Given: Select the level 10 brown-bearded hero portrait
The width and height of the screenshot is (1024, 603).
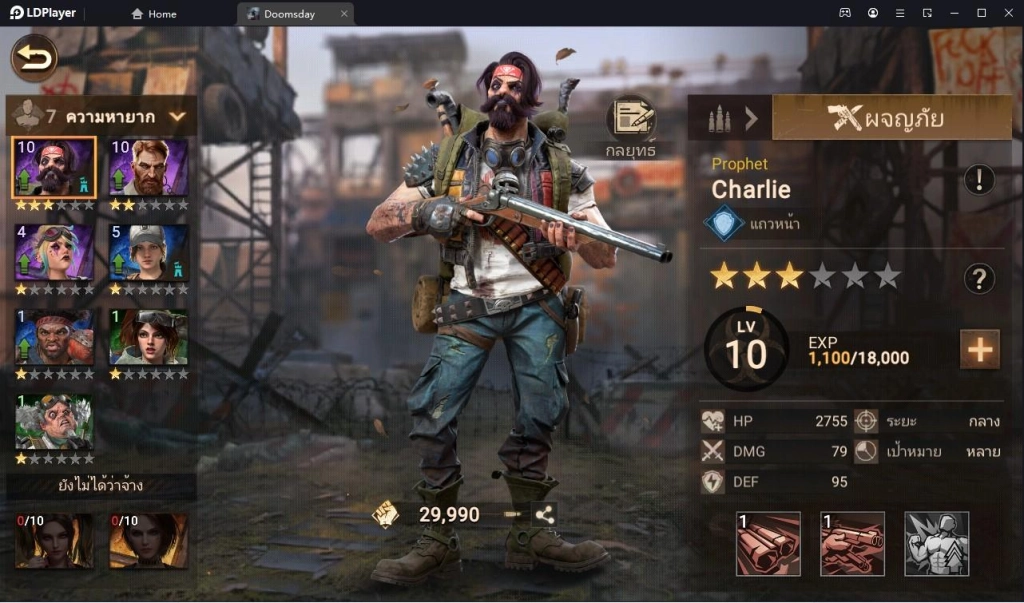Looking at the screenshot, I should (148, 167).
